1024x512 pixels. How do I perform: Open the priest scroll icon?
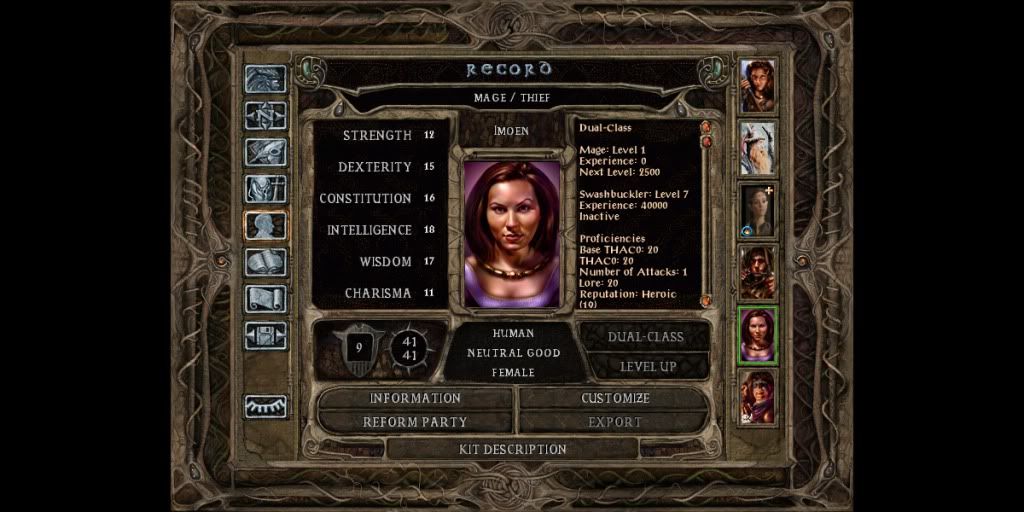pyautogui.click(x=266, y=299)
